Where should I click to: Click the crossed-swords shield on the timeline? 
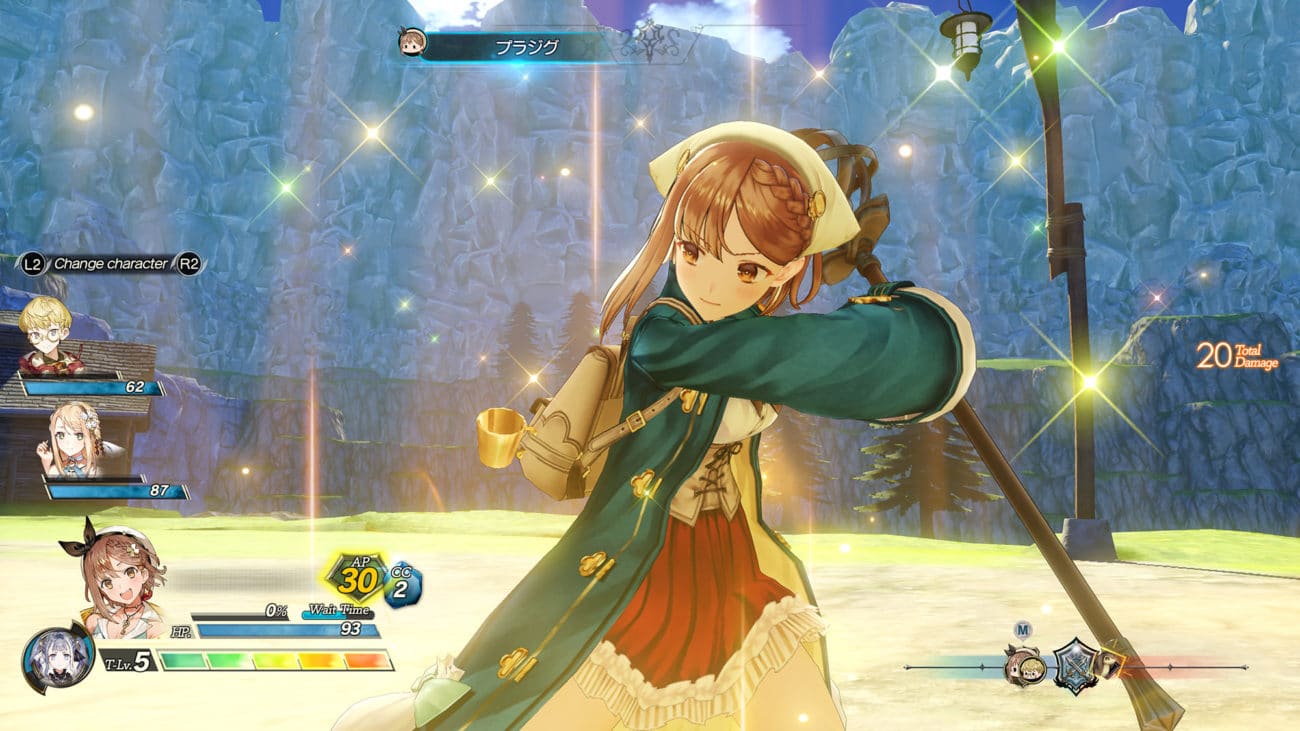[x=1074, y=663]
